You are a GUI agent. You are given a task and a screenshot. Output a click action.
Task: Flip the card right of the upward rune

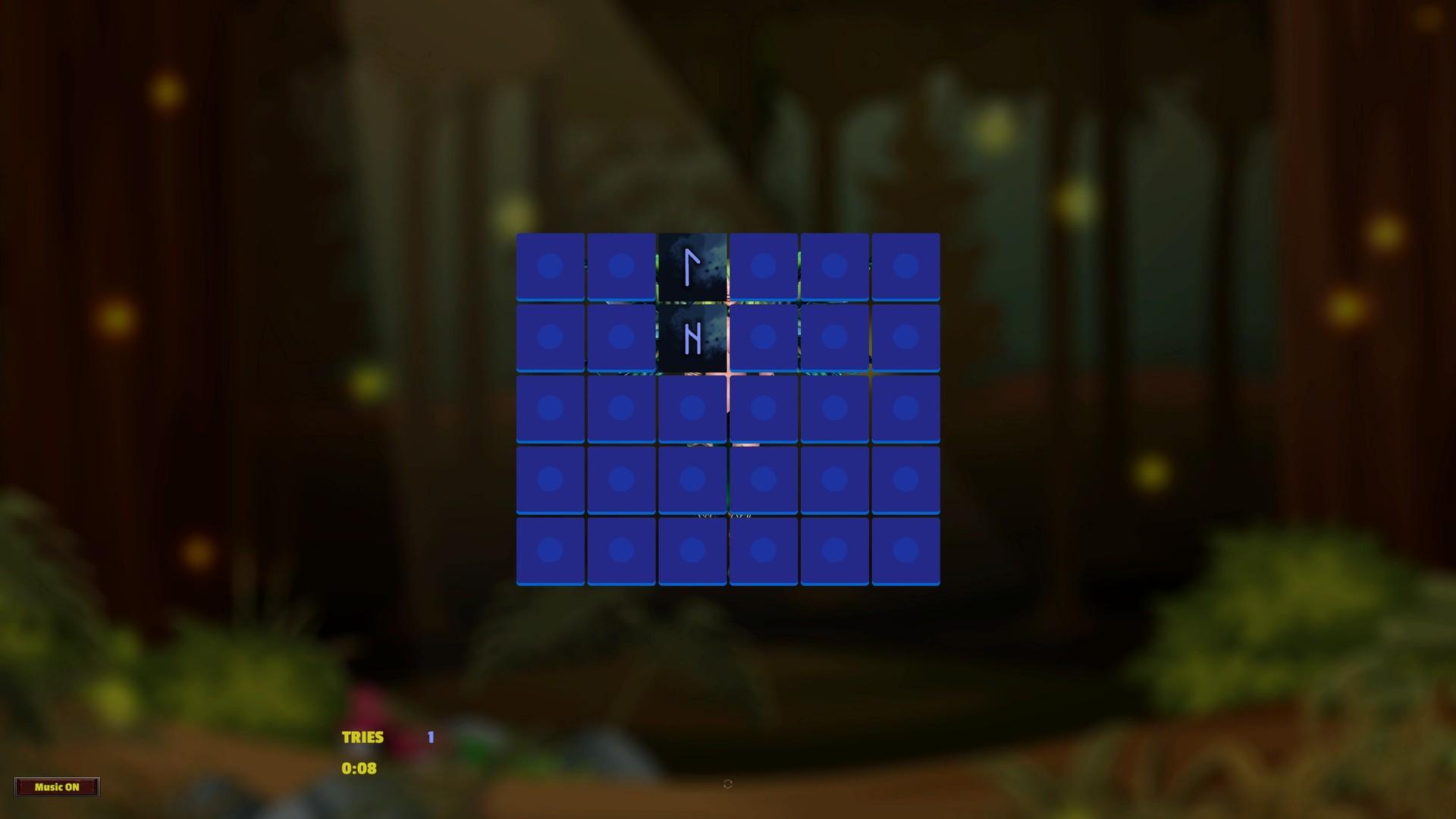764,265
